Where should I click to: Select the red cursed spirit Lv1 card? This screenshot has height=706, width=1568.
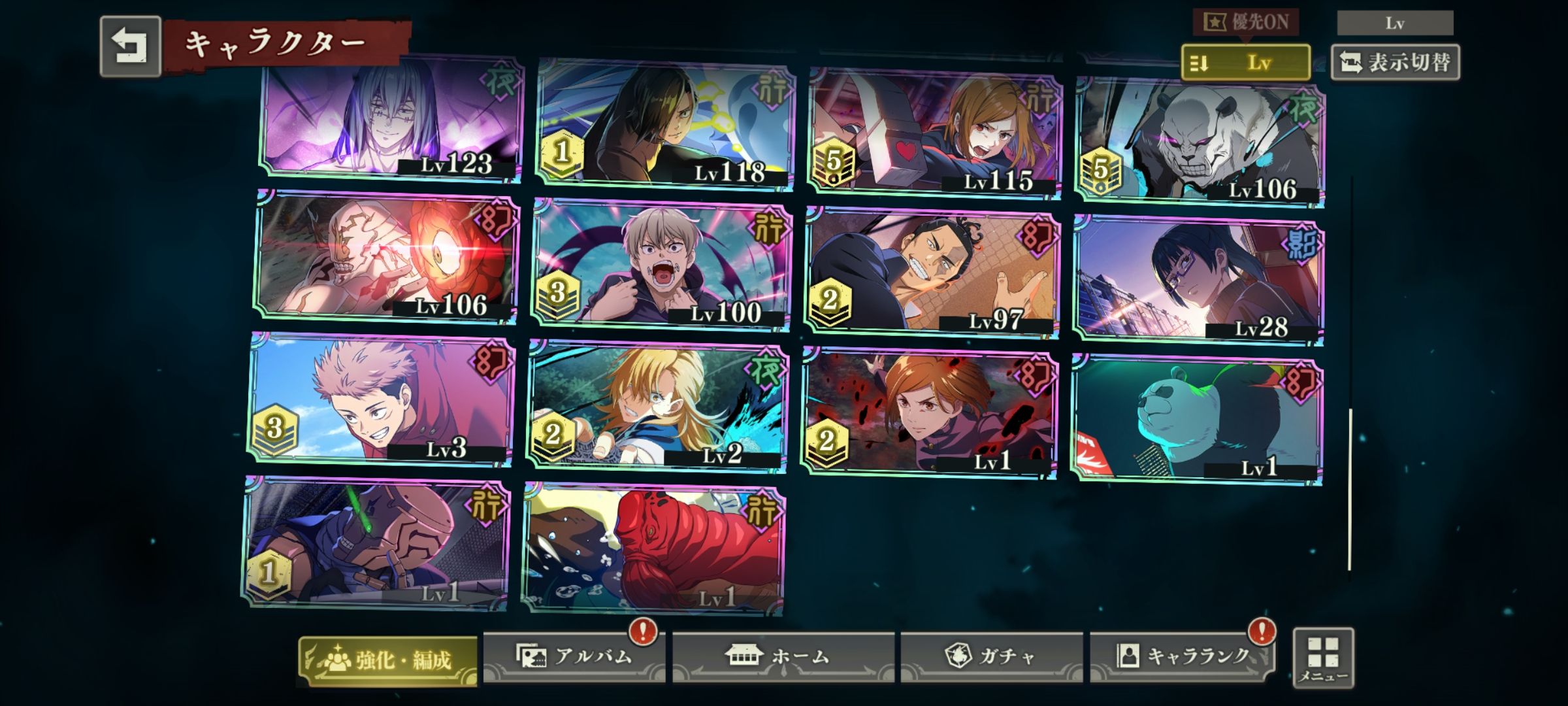coord(655,549)
